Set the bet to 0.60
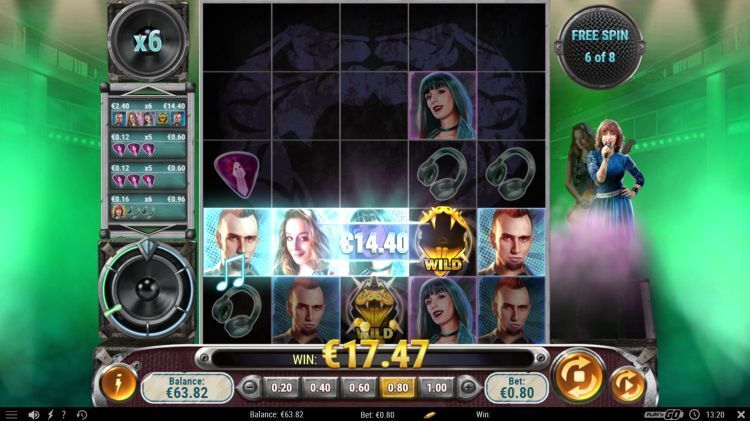Viewport: 750px width, 421px height. pyautogui.click(x=359, y=387)
